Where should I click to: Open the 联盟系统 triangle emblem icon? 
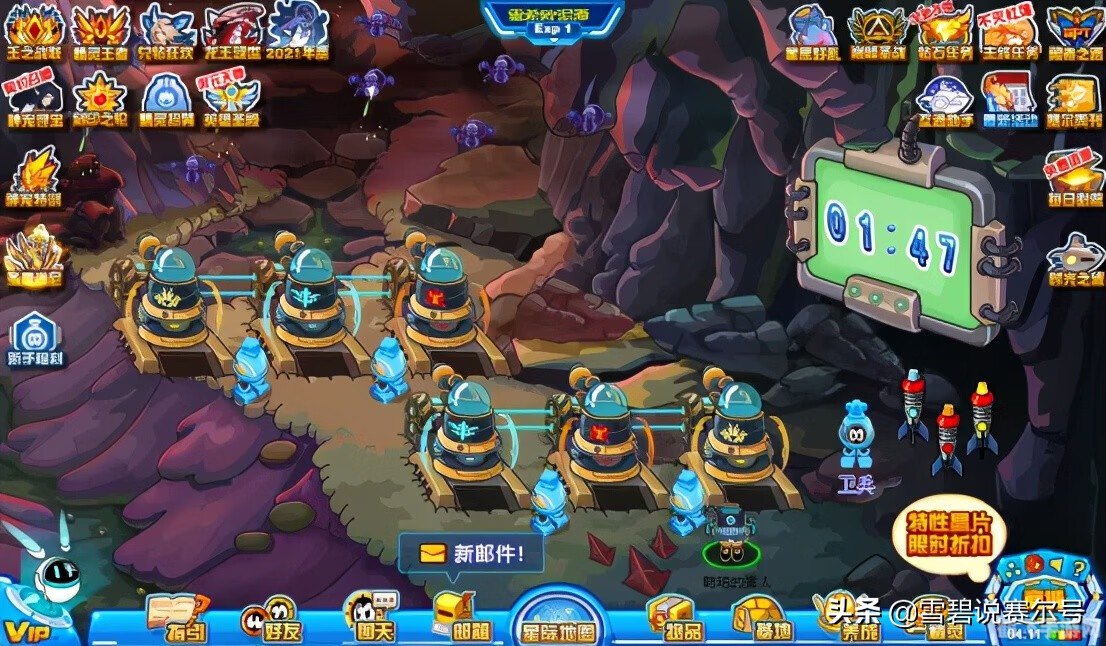pos(877,31)
